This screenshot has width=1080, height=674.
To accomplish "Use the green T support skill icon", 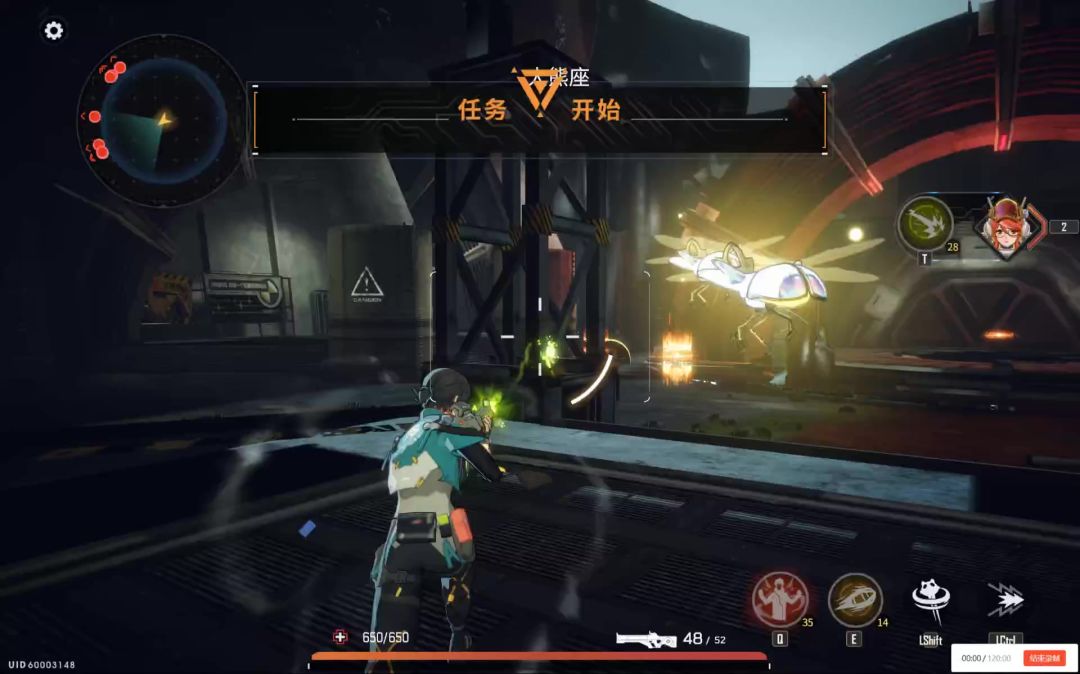I will [x=925, y=223].
